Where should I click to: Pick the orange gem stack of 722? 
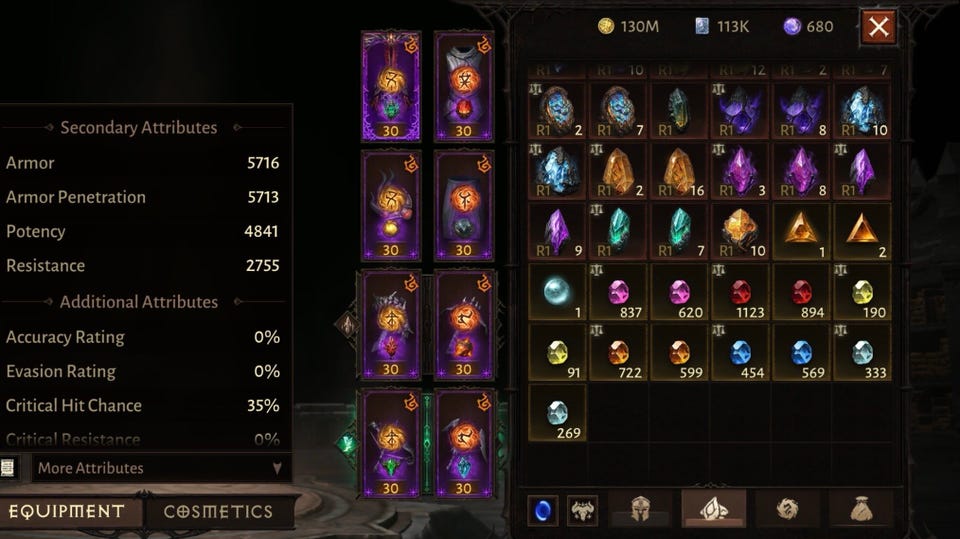619,352
